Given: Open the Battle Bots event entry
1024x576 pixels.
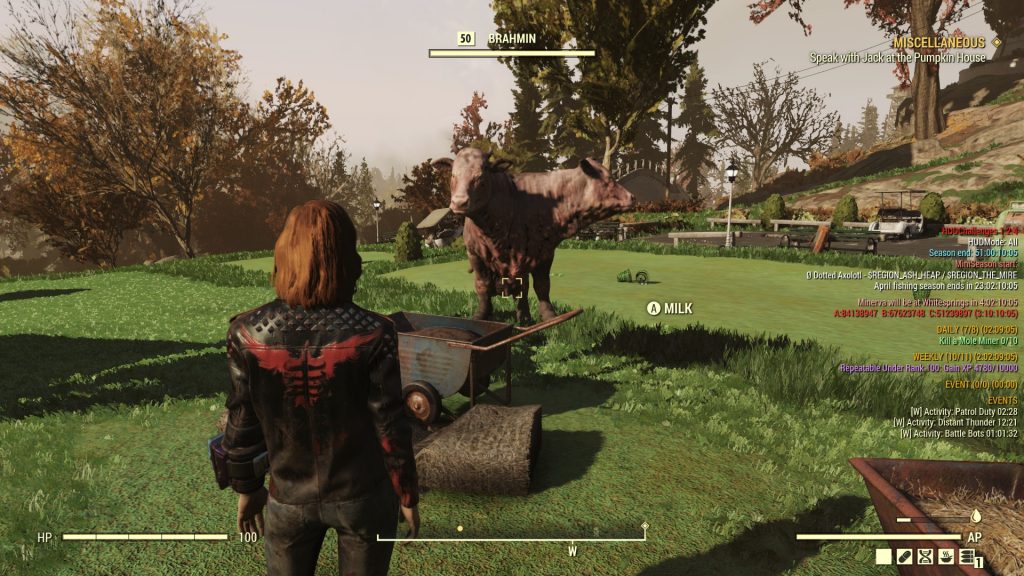Looking at the screenshot, I should point(958,433).
